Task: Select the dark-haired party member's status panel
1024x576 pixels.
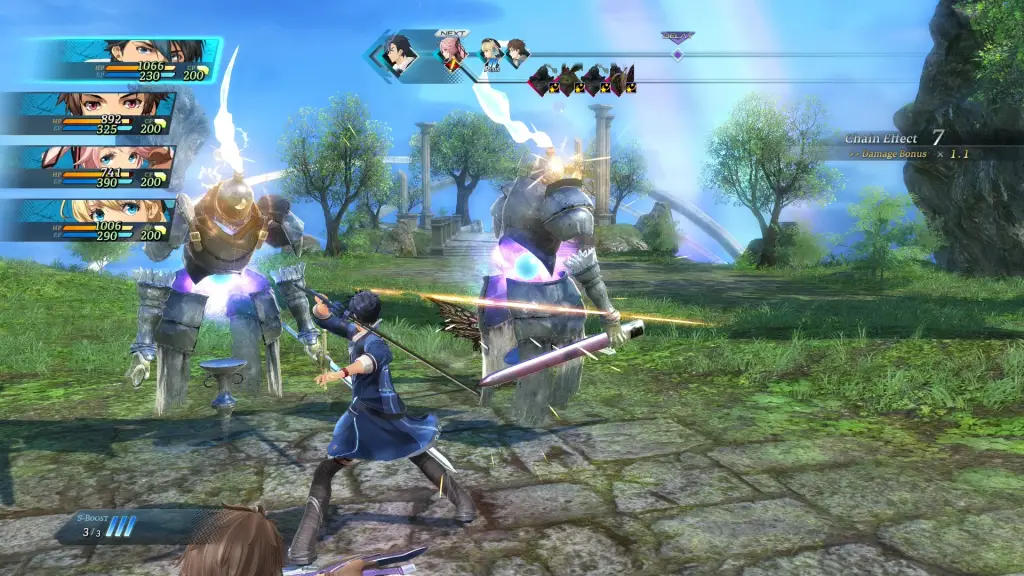Action: (x=125, y=61)
